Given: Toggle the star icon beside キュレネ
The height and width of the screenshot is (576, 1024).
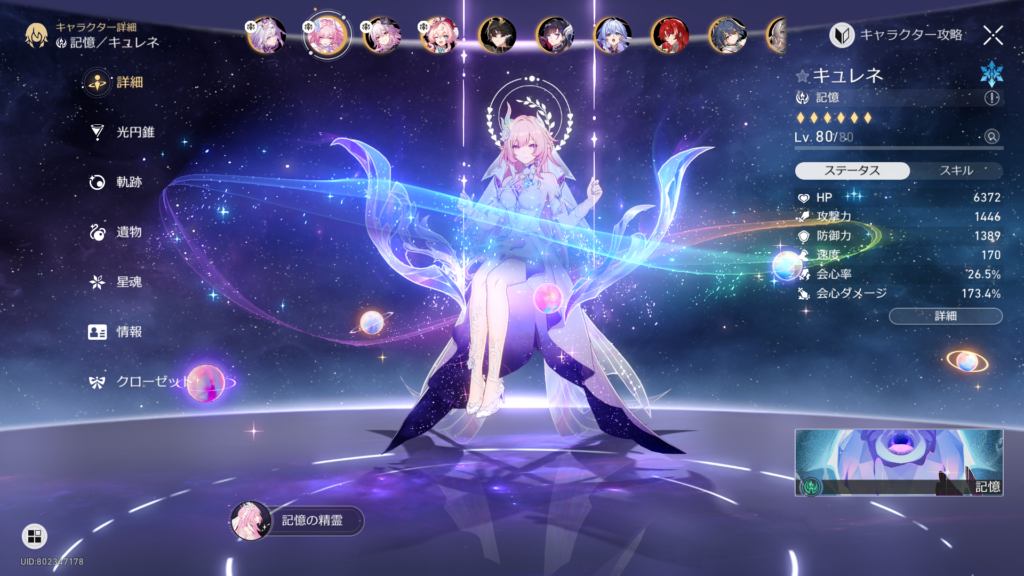Looking at the screenshot, I should (802, 75).
